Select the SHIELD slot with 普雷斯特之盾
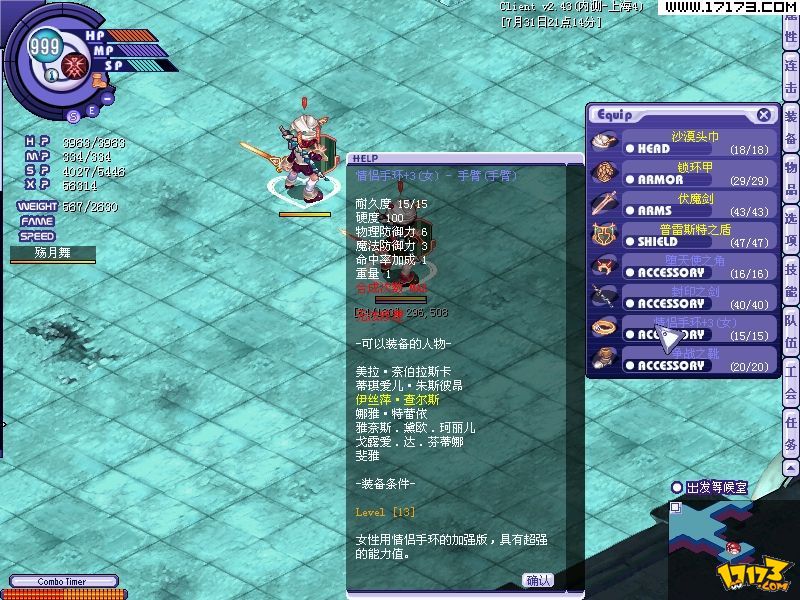The image size is (800, 600). (x=680, y=235)
